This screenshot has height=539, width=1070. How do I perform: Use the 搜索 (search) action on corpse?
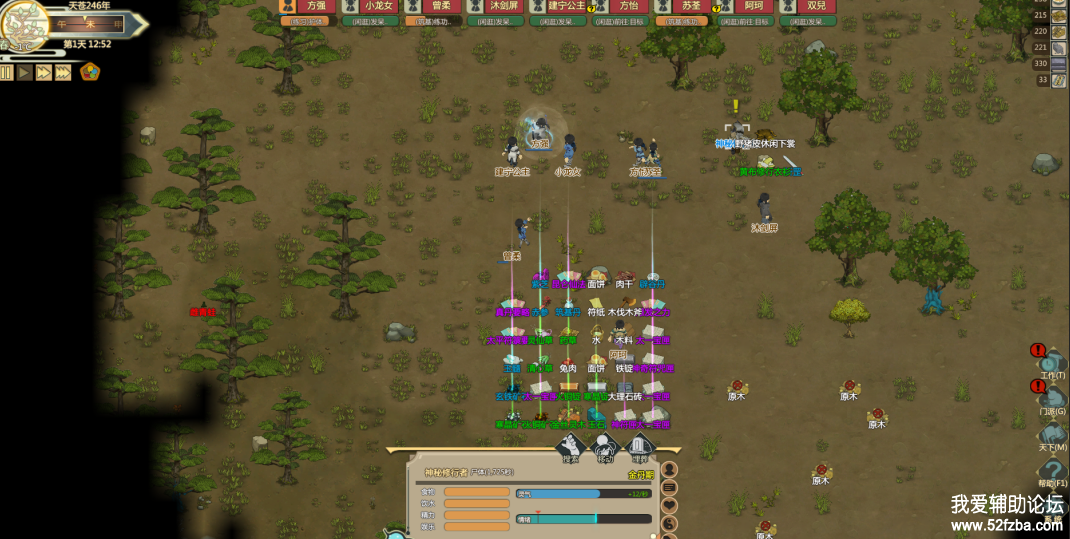pos(572,450)
